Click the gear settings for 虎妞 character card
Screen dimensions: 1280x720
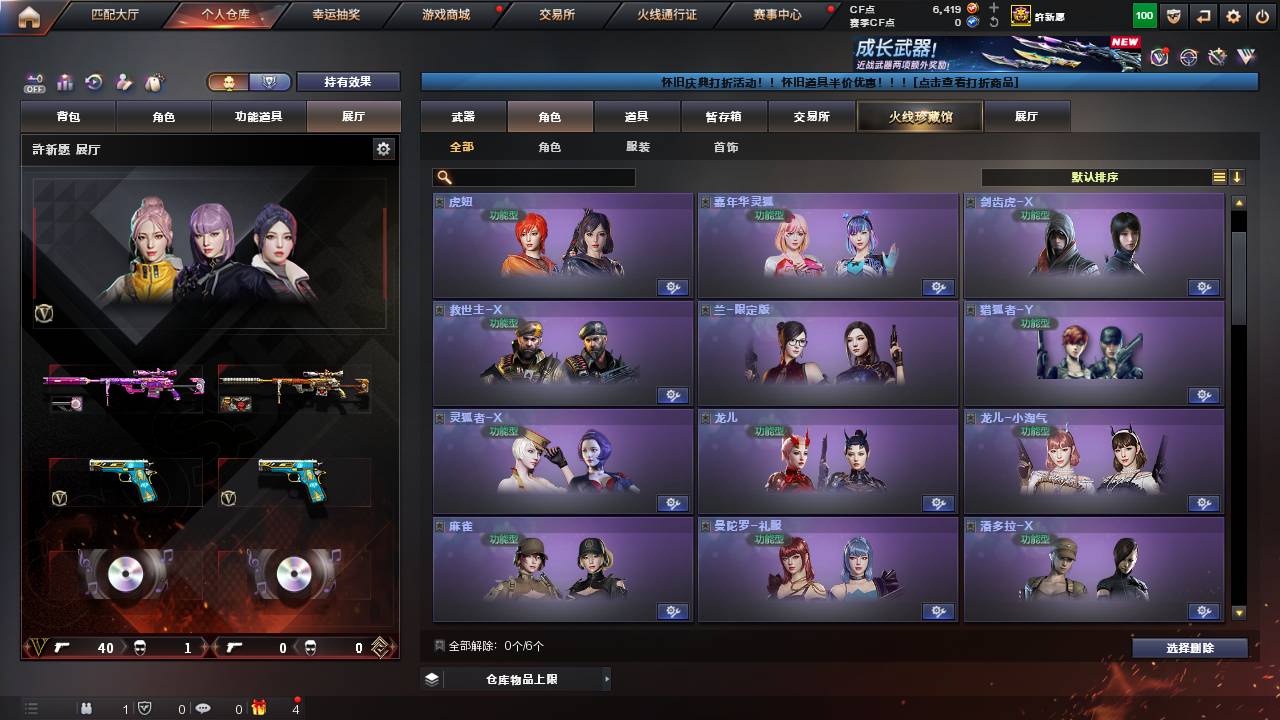pyautogui.click(x=673, y=287)
